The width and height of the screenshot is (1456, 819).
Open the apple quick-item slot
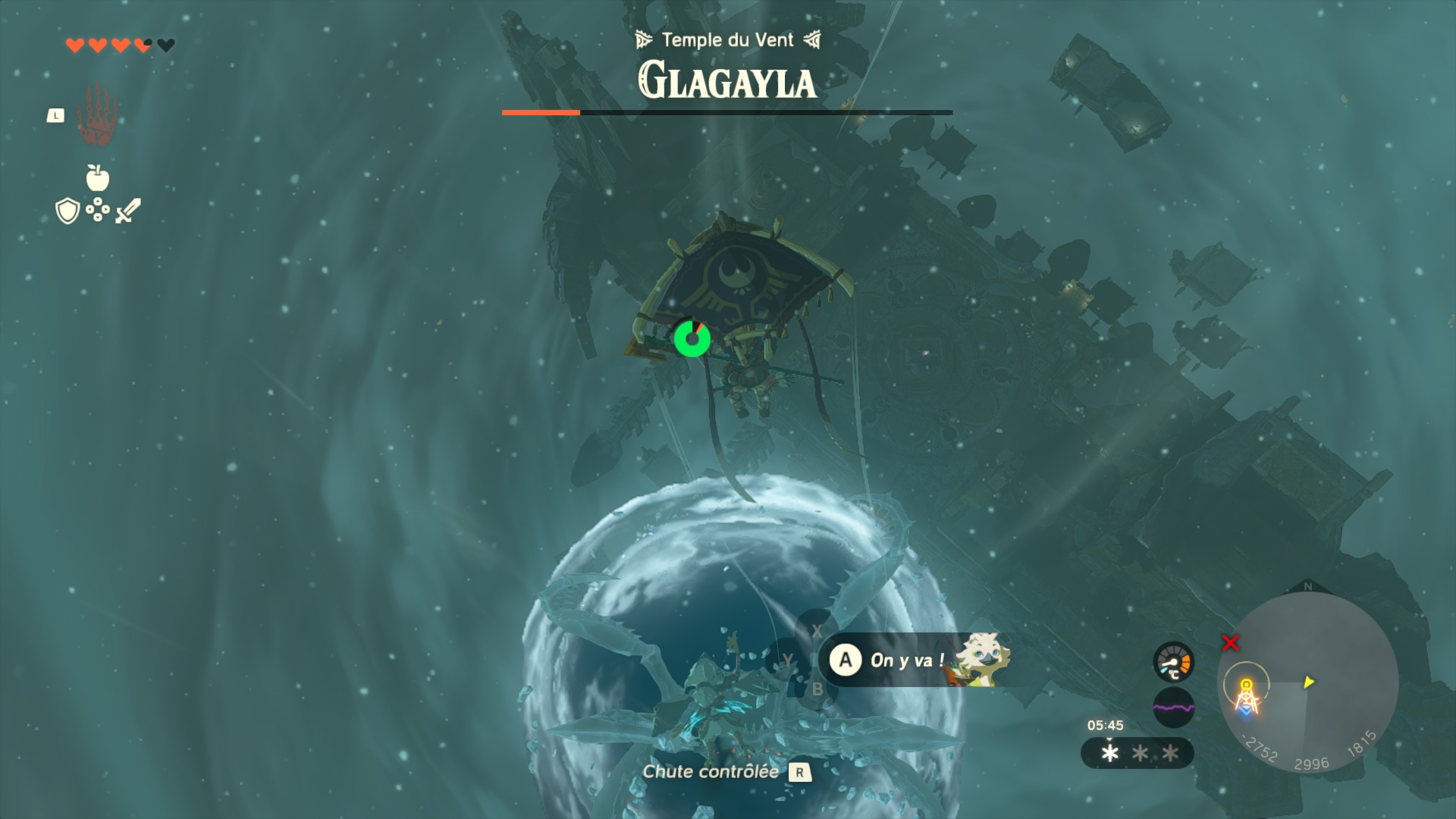click(98, 178)
